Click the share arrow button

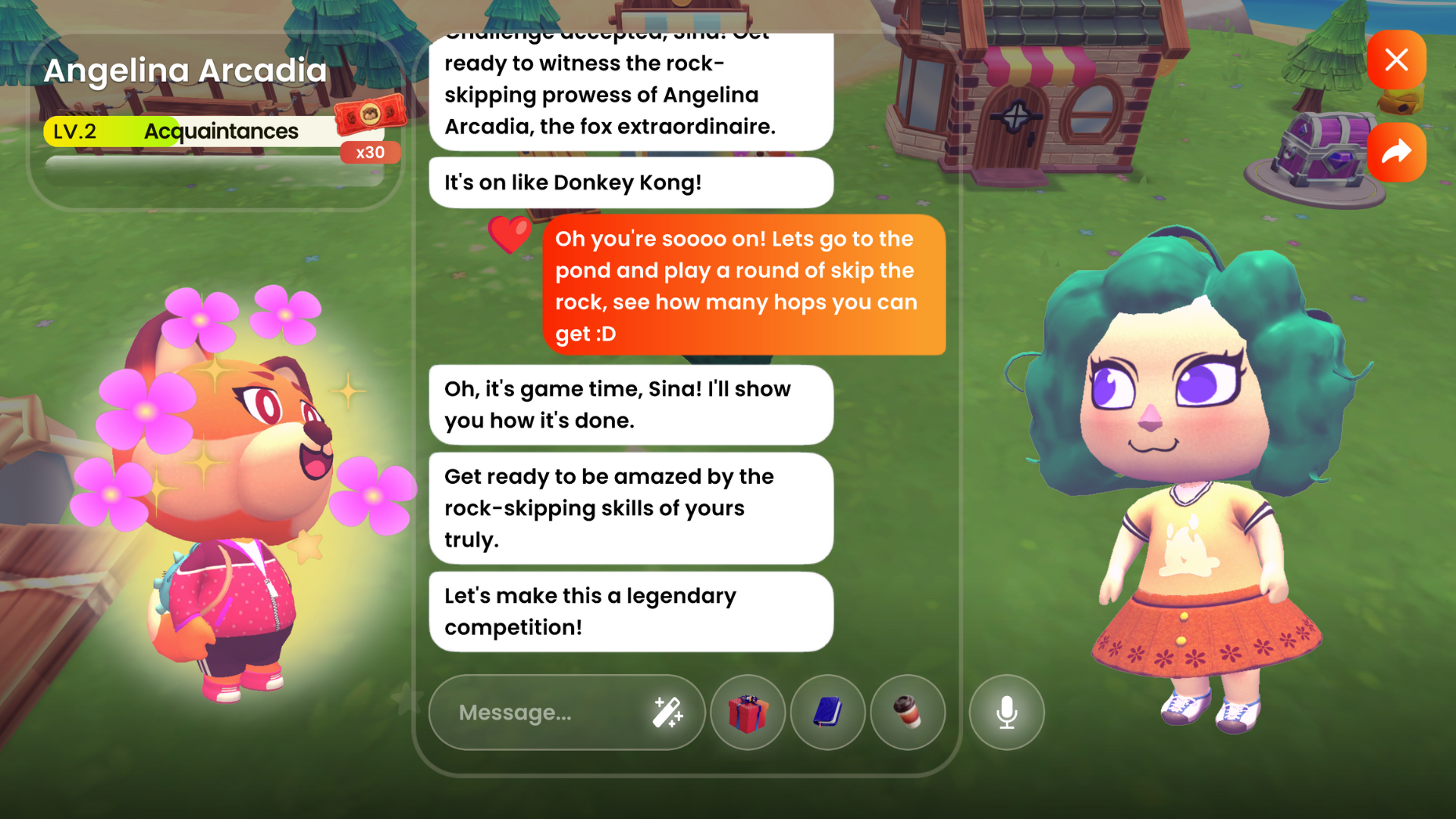pos(1397,152)
